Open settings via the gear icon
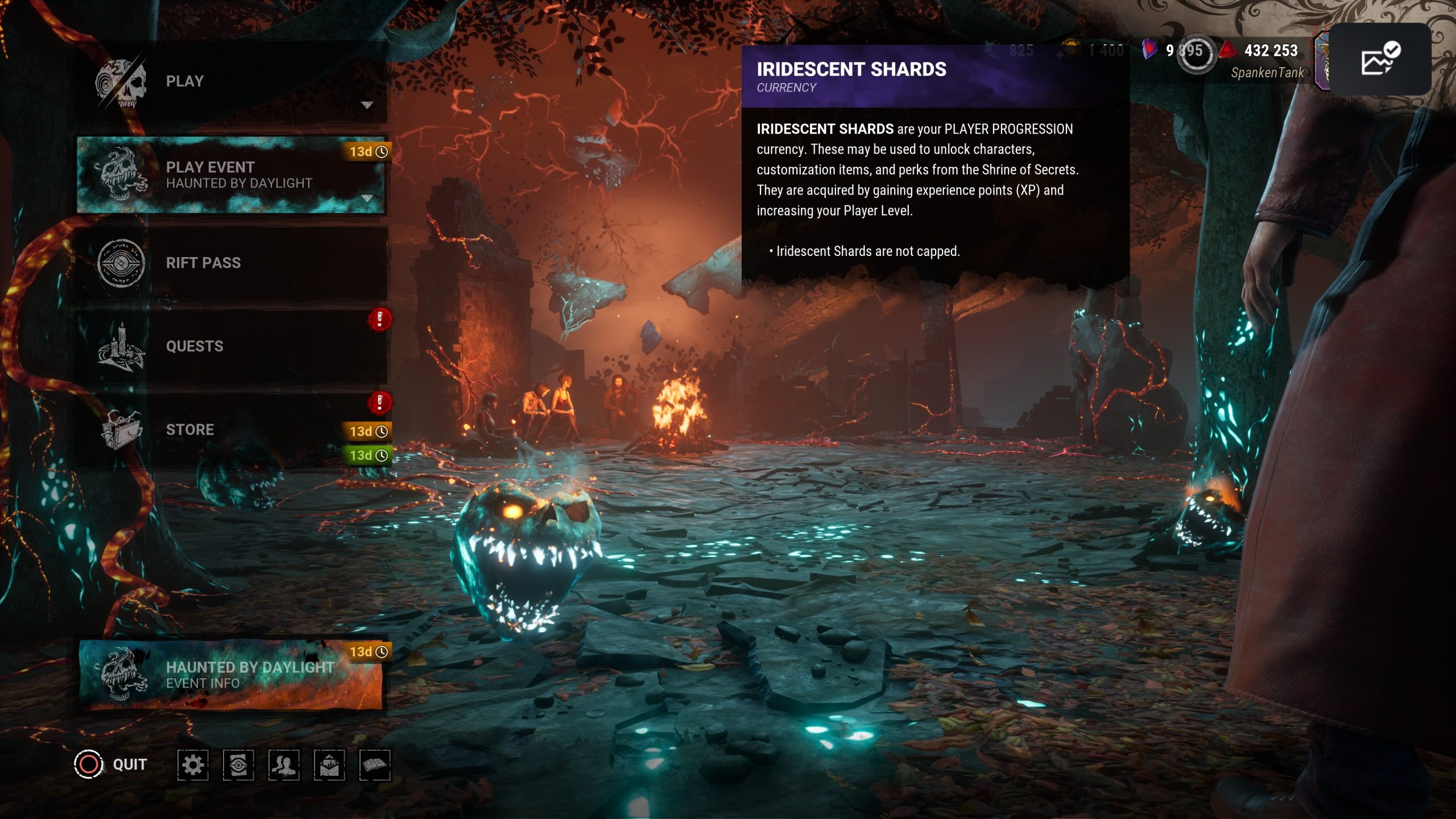The image size is (1456, 819). [x=193, y=765]
